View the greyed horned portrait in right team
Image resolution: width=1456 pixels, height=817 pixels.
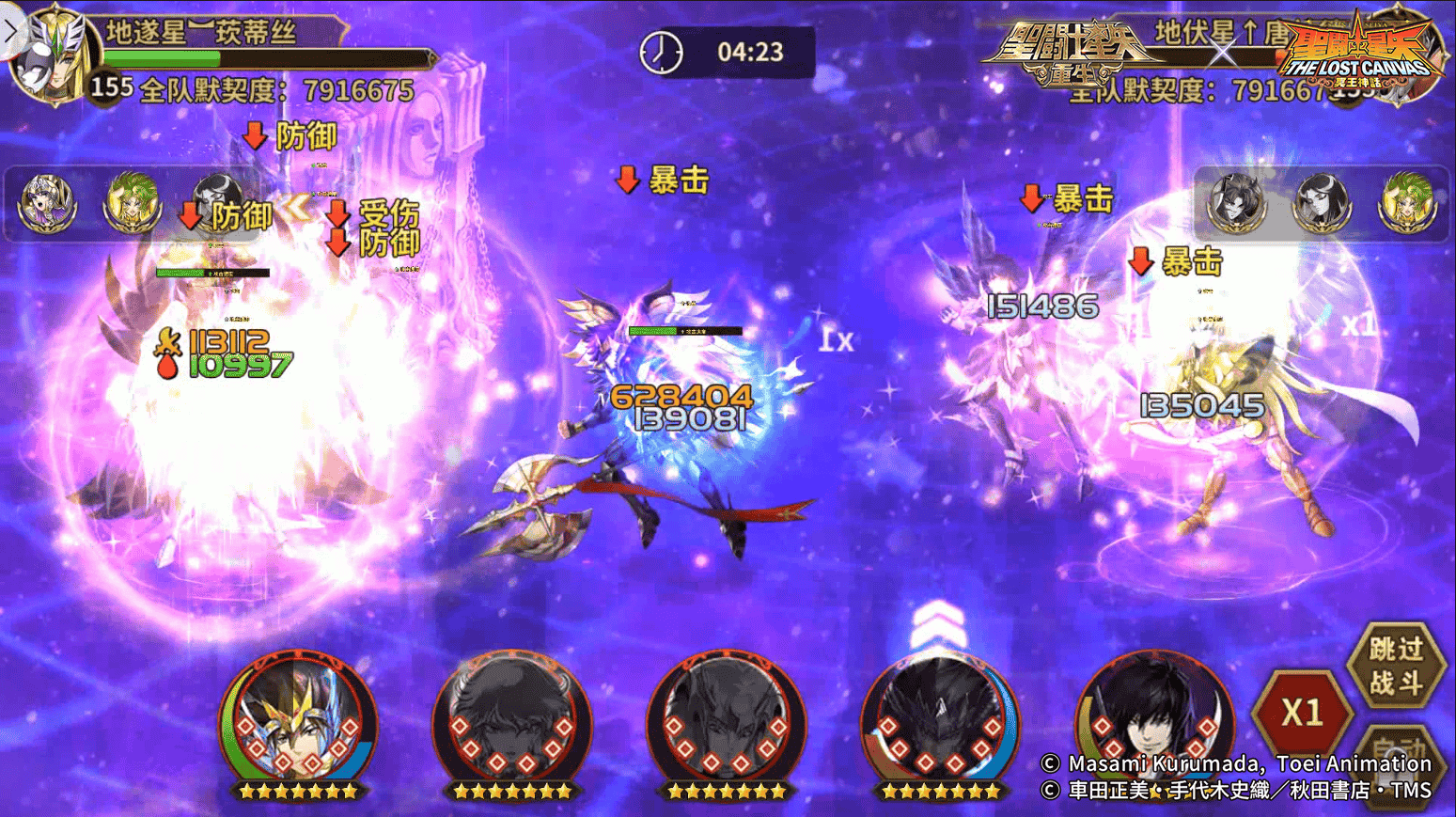[x=1235, y=202]
